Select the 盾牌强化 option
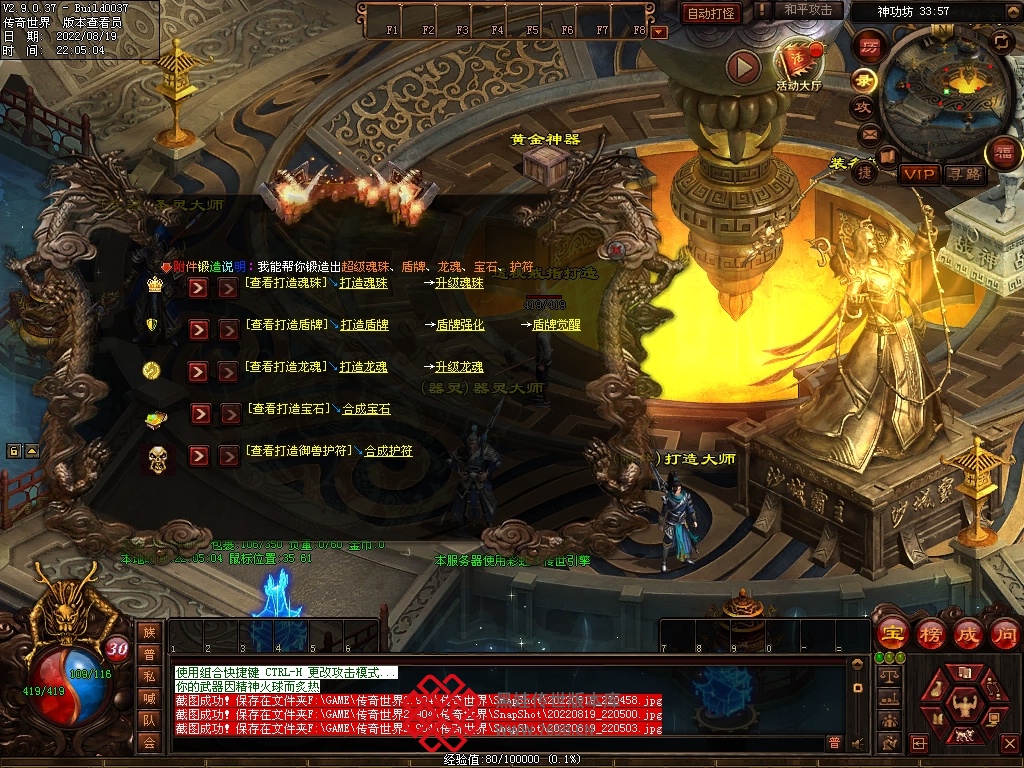 [460, 326]
